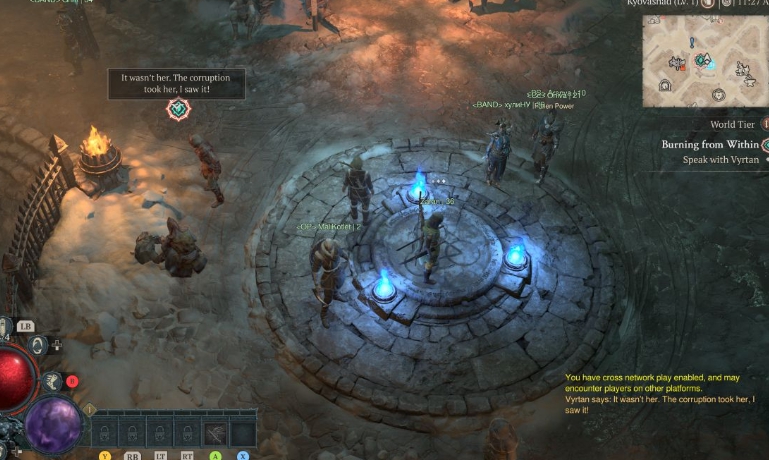
Task: Click the quest marker above Vyrtan's speech bubble
Action: 178,109
